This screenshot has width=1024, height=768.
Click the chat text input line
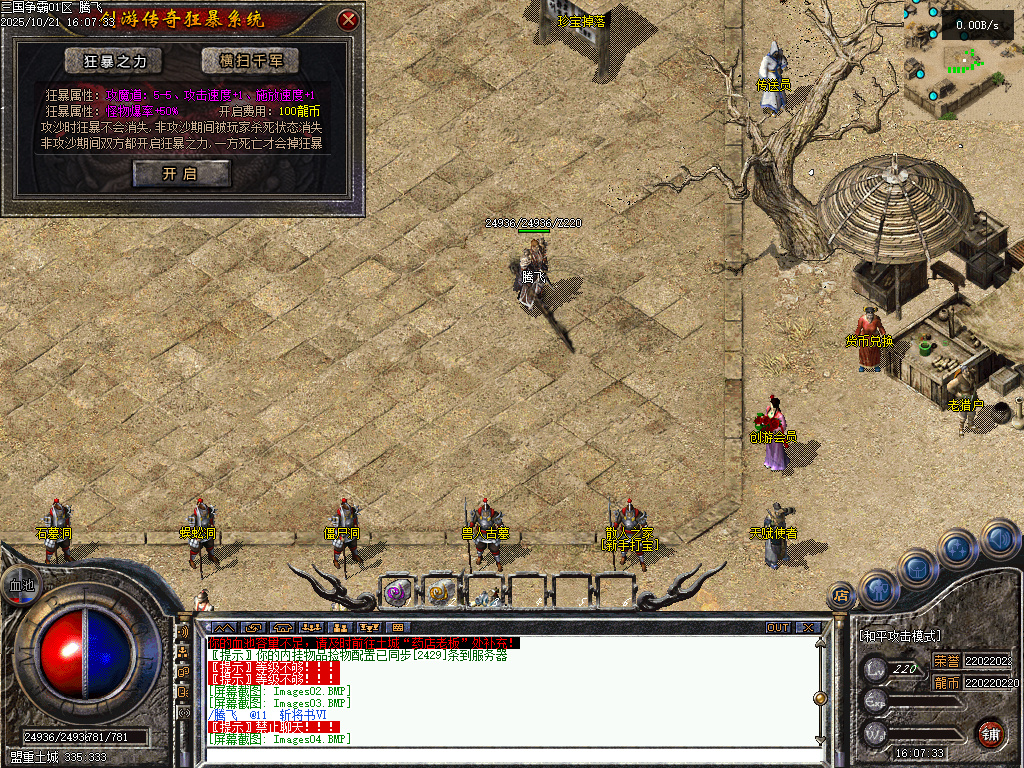coord(500,756)
